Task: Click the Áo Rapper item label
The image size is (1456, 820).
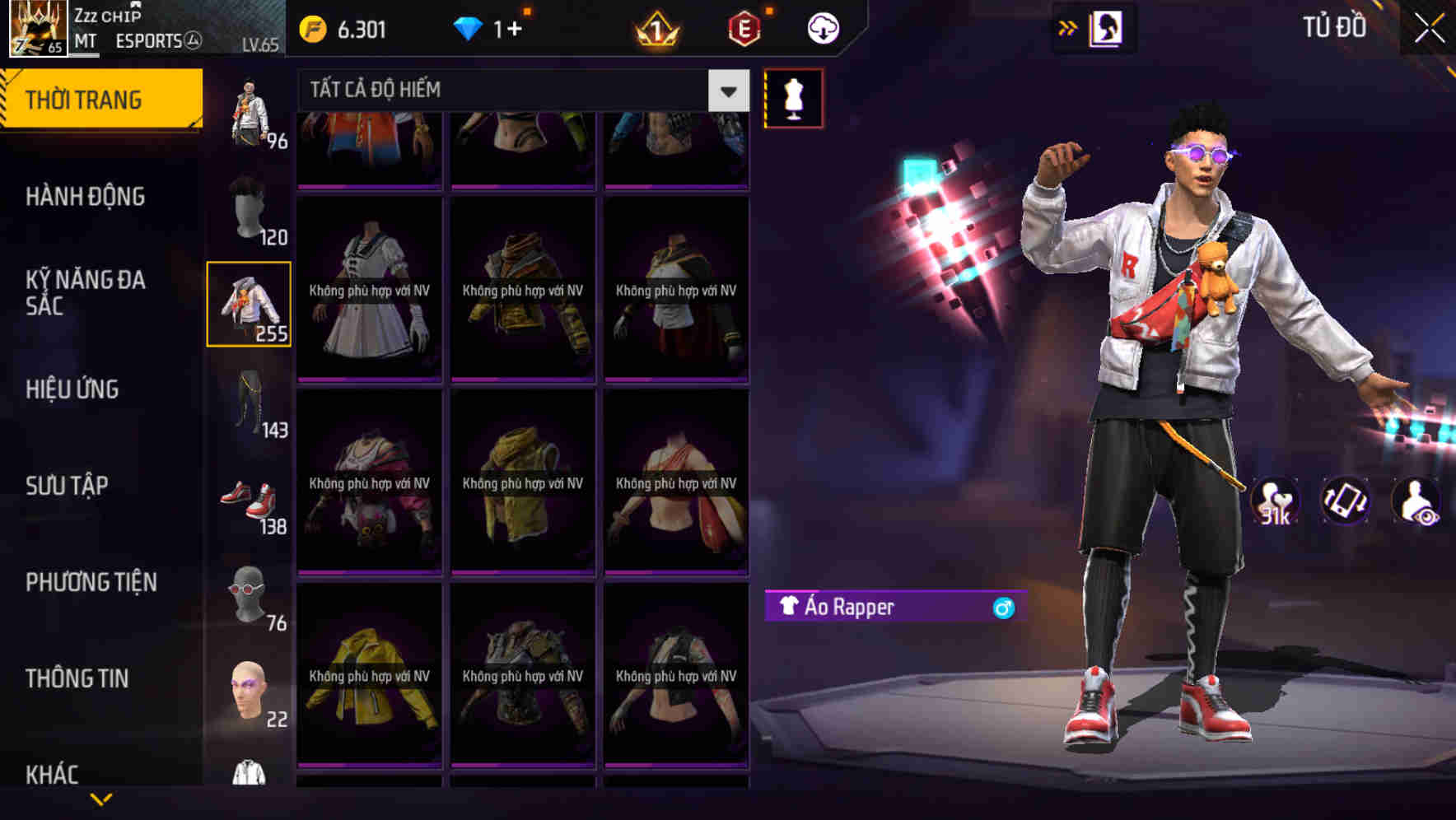Action: click(x=848, y=608)
